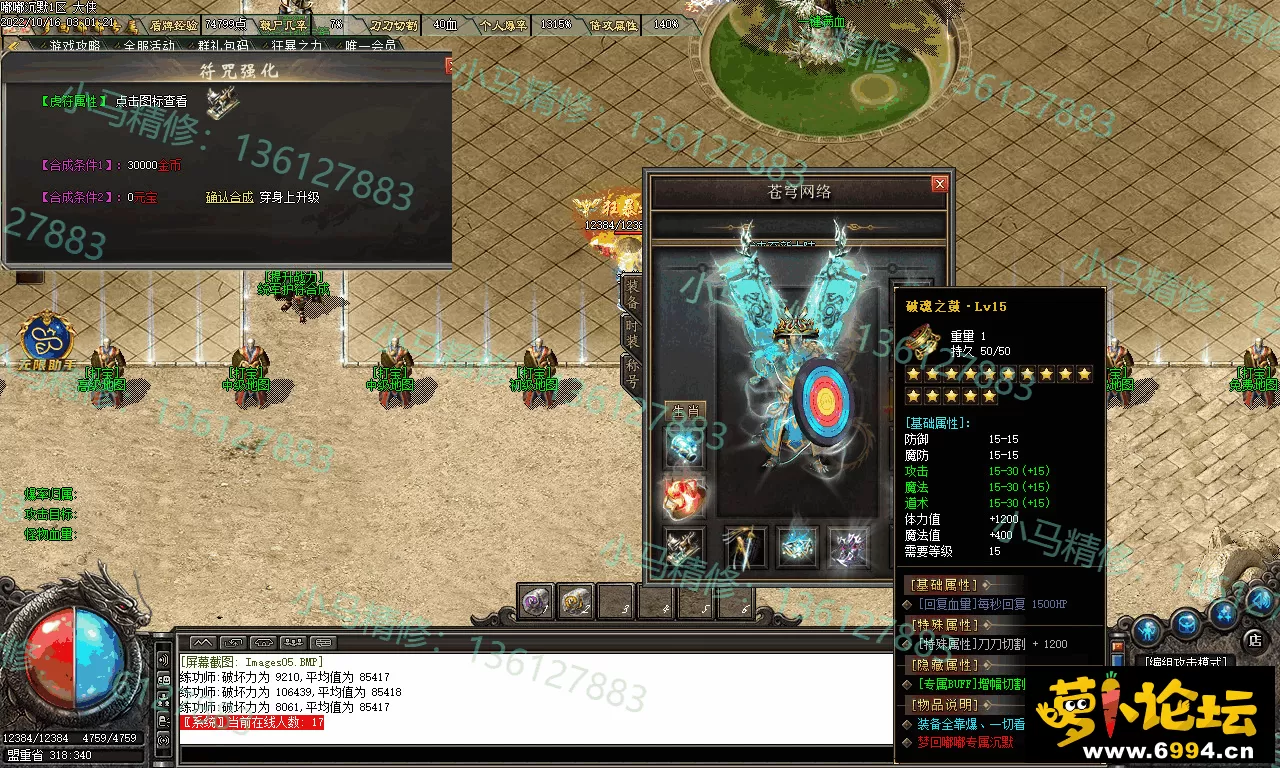Switch to the 装备 tab
The image size is (1280, 768).
pos(632,293)
